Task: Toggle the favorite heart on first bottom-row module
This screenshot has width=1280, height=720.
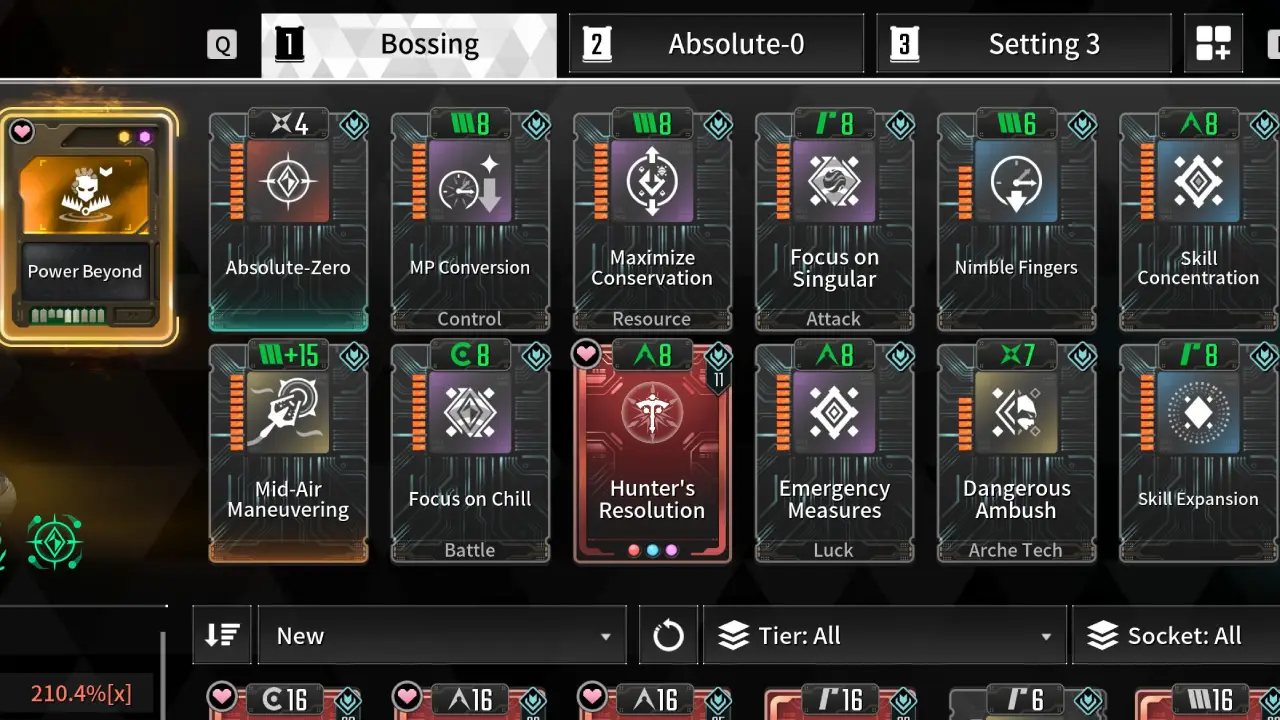Action: point(222,697)
